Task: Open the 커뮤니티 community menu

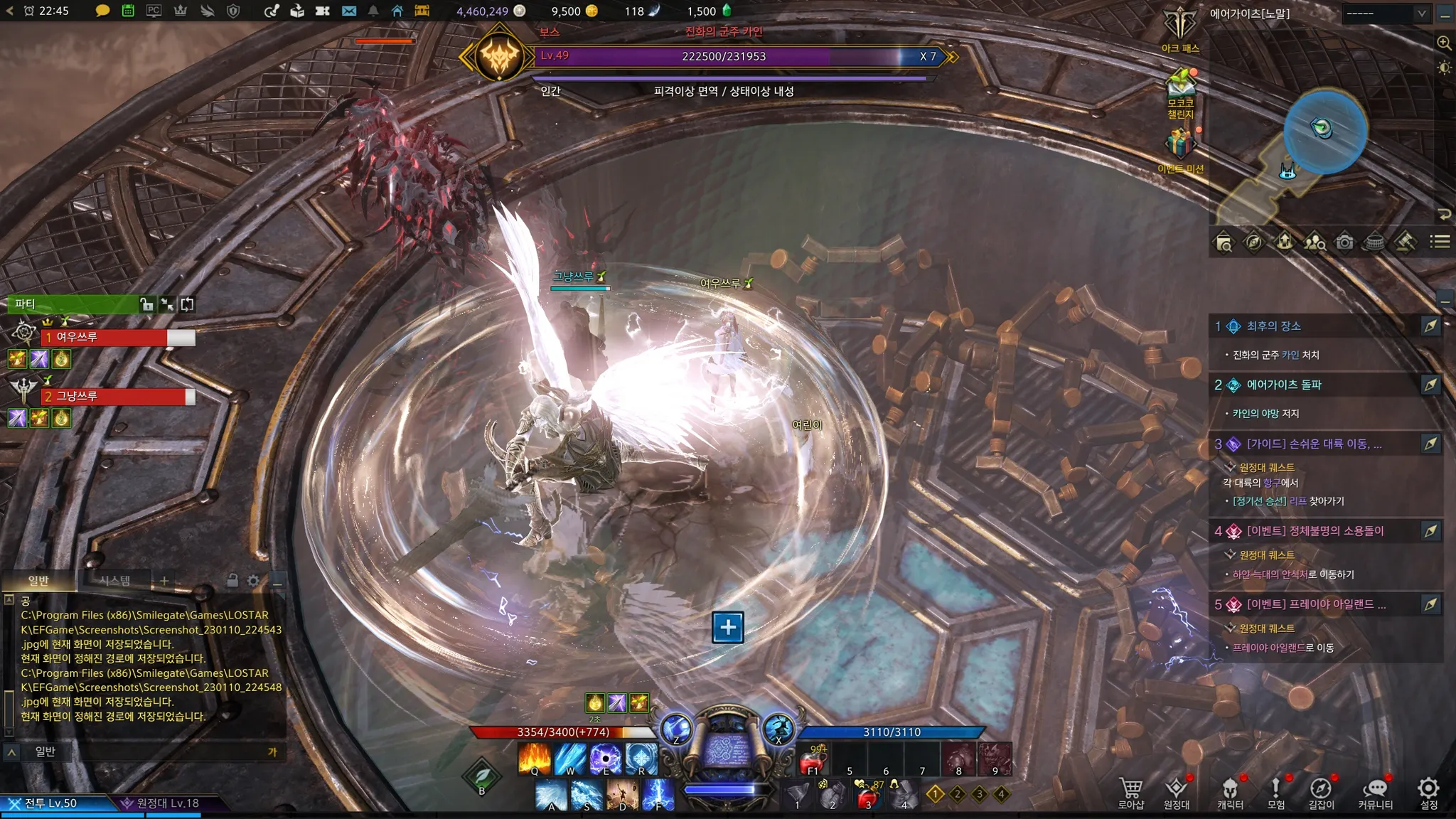Action: (x=1375, y=791)
